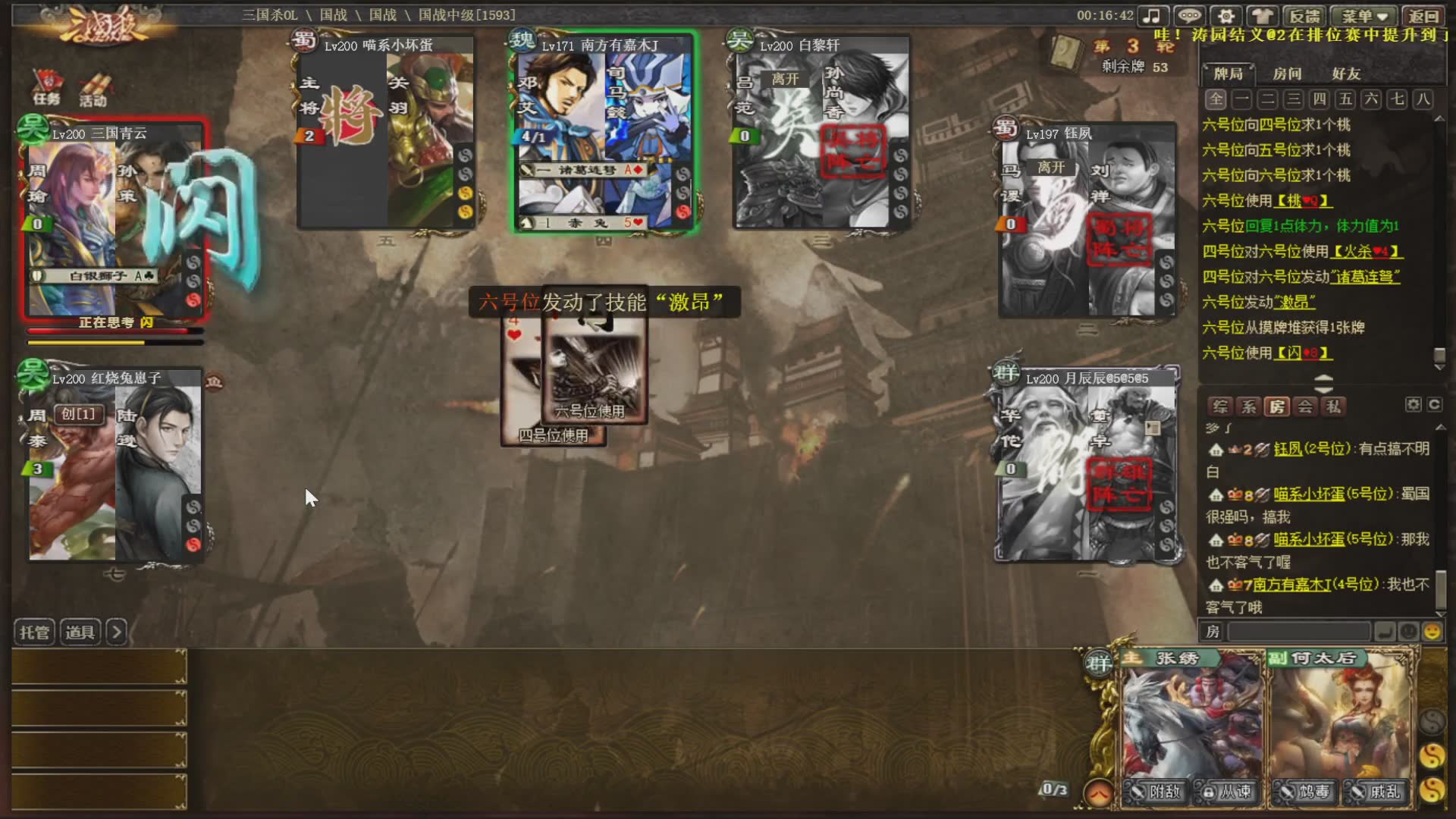Open the 道具 items button

(80, 632)
